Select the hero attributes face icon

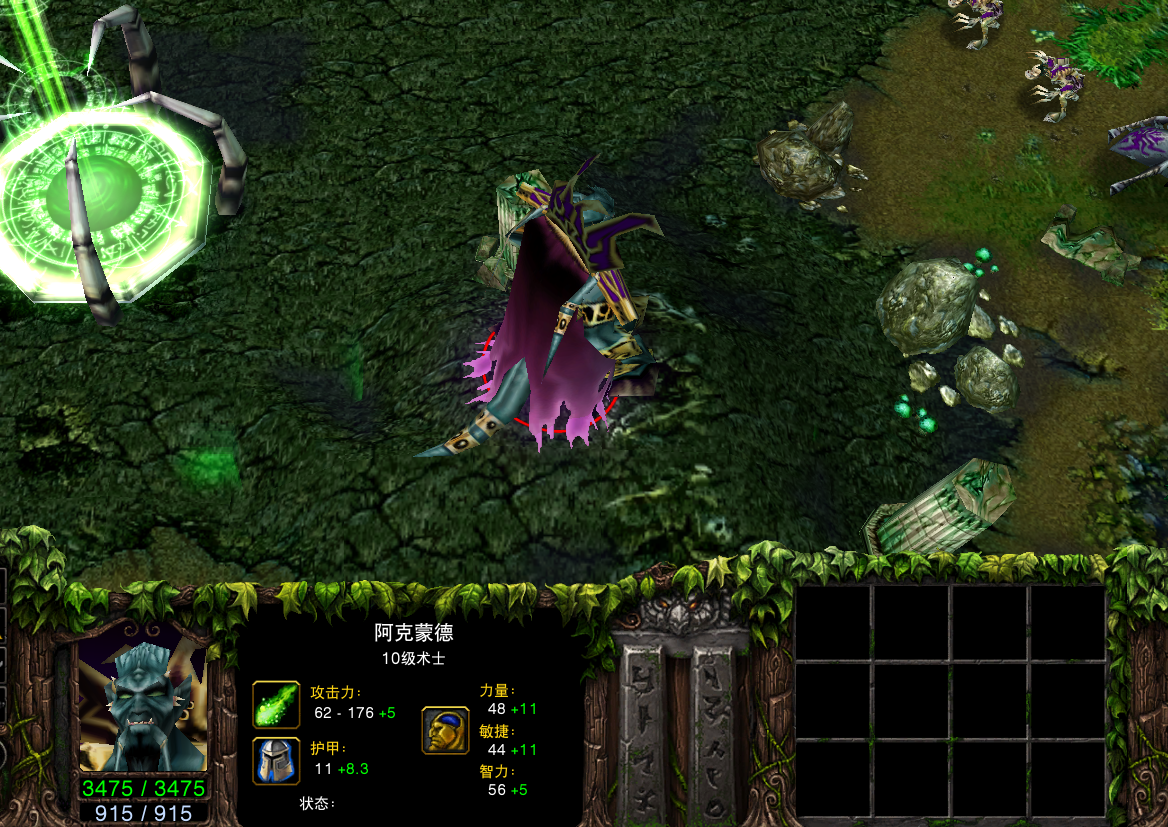(x=445, y=730)
